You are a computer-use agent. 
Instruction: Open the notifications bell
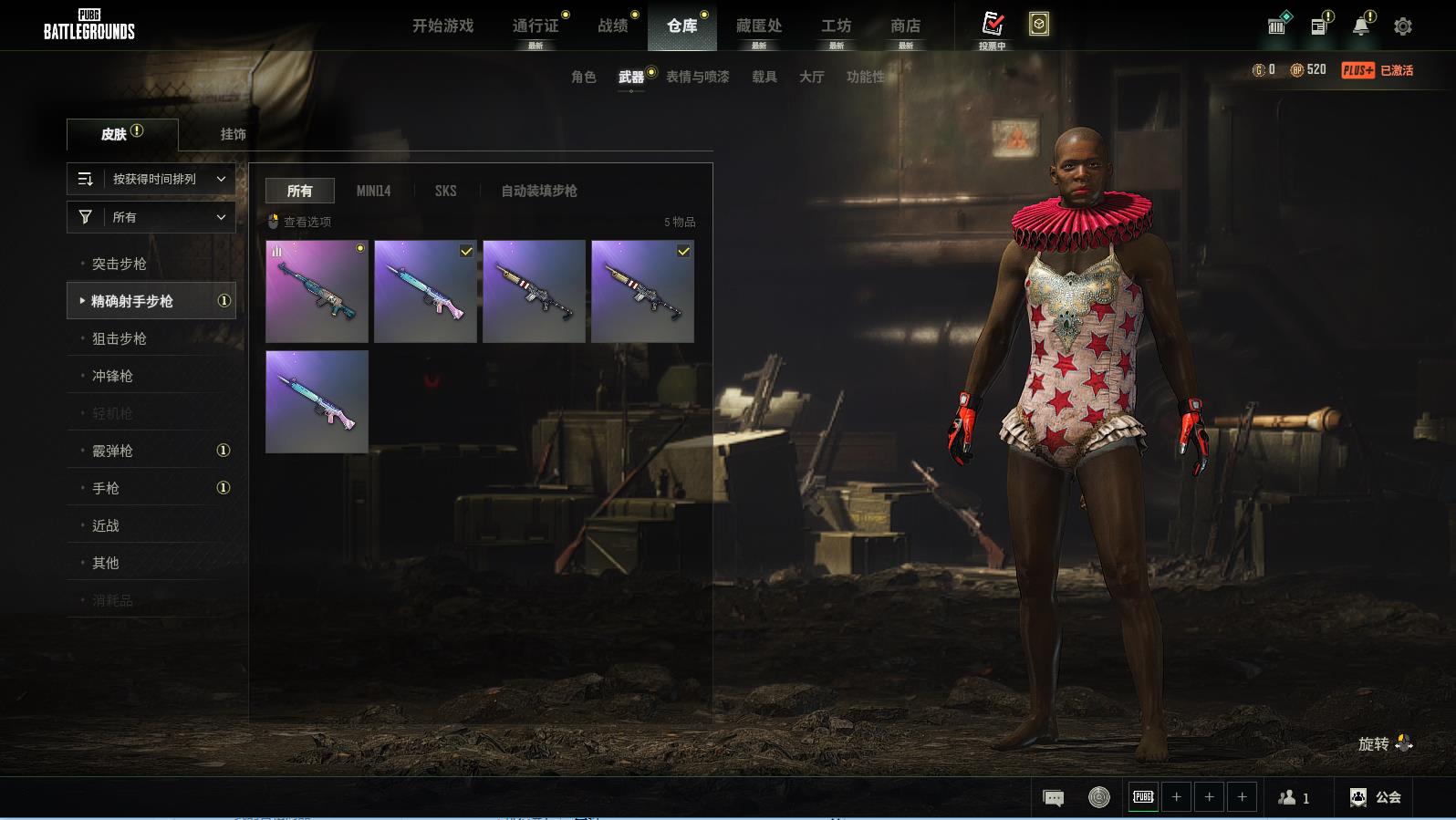[x=1360, y=26]
